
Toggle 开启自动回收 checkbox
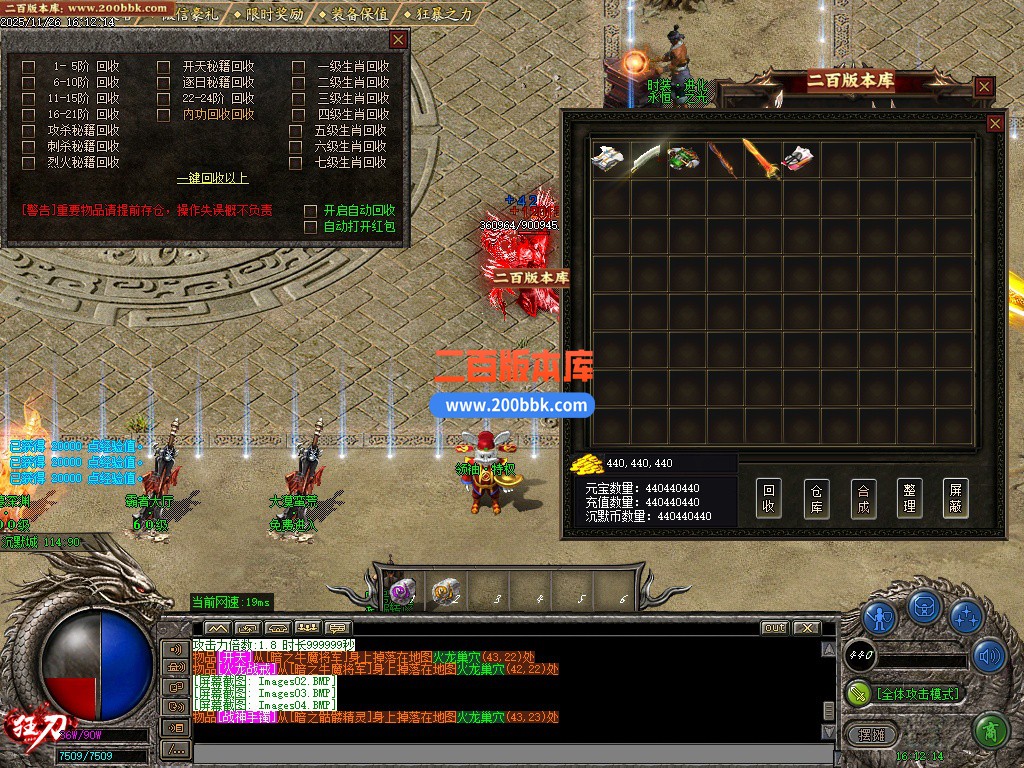[x=311, y=211]
